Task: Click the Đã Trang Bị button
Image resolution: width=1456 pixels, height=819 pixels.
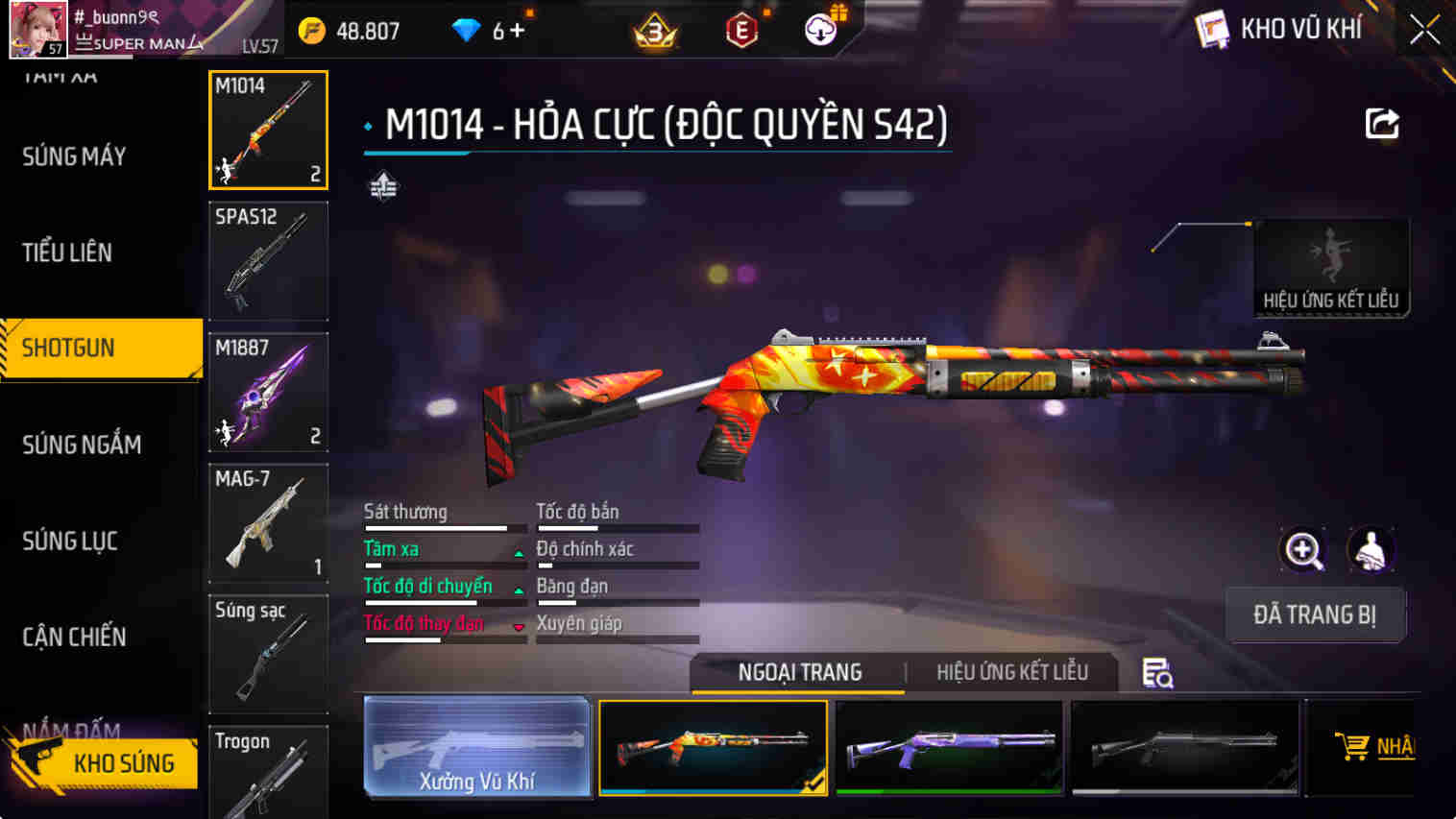Action: point(1316,614)
